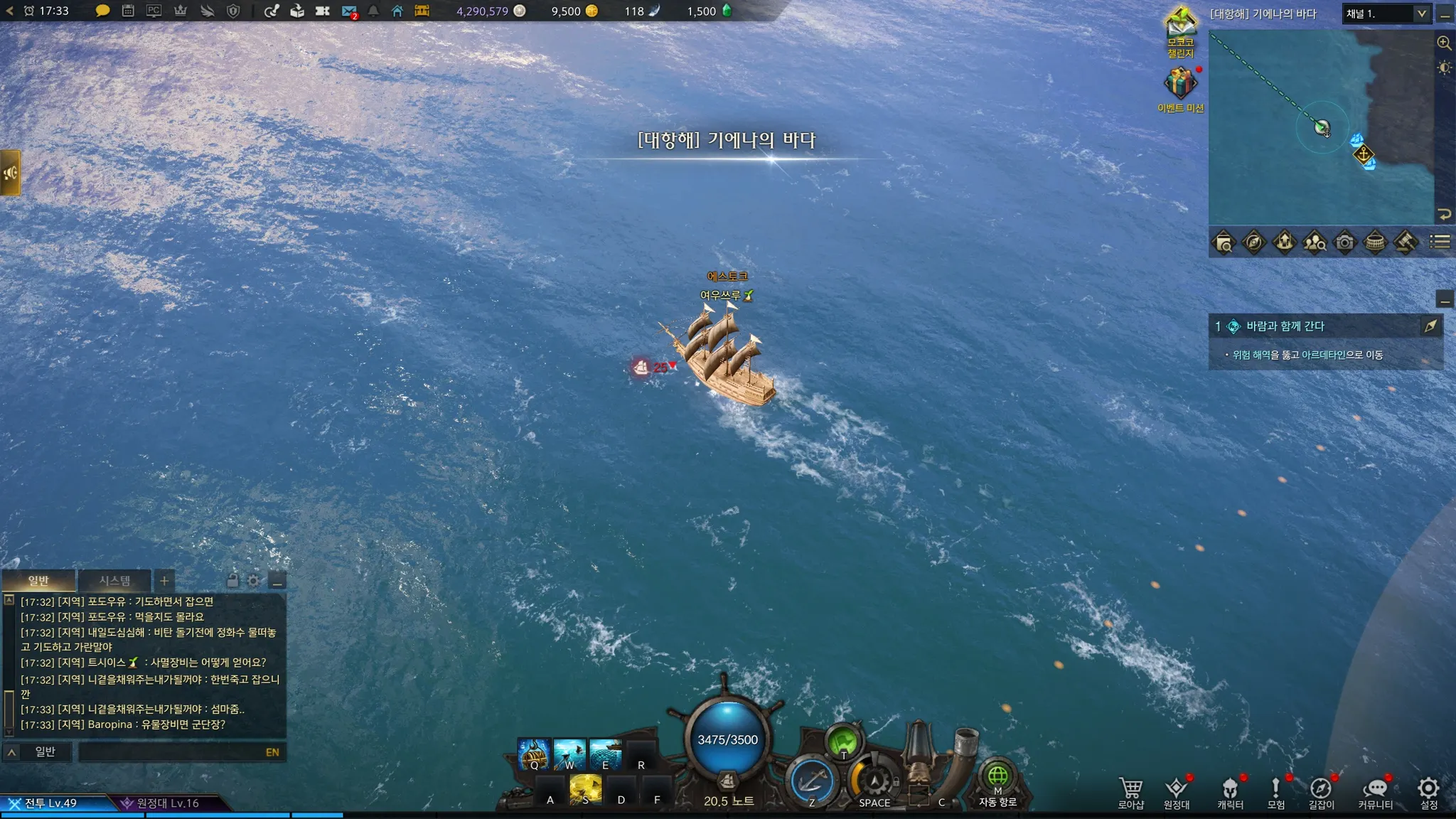The height and width of the screenshot is (819, 1456).
Task: Open the 이벤트 미션 gift box icon
Action: point(1180,84)
